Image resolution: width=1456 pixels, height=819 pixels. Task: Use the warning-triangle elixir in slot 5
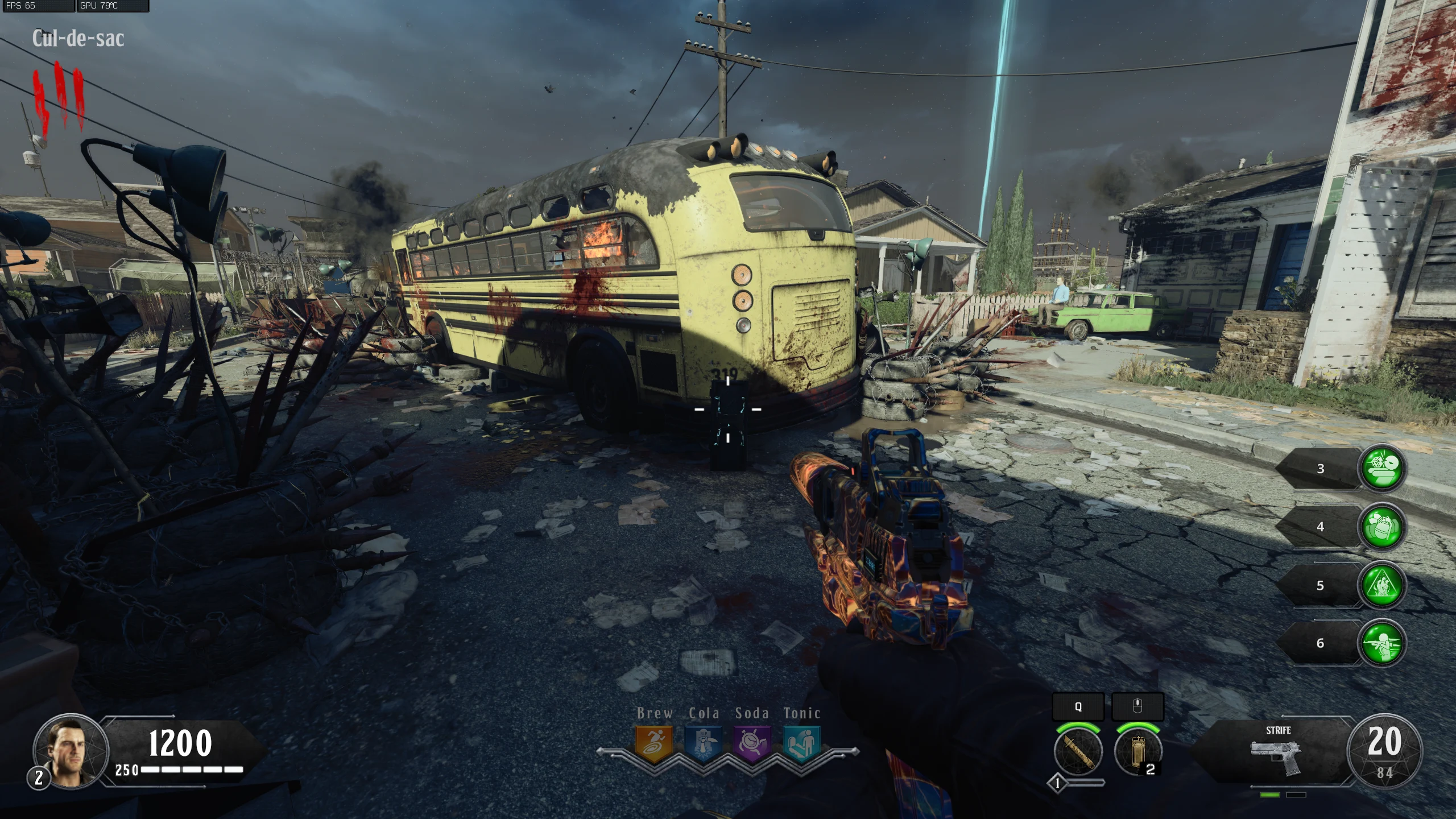pos(1382,585)
